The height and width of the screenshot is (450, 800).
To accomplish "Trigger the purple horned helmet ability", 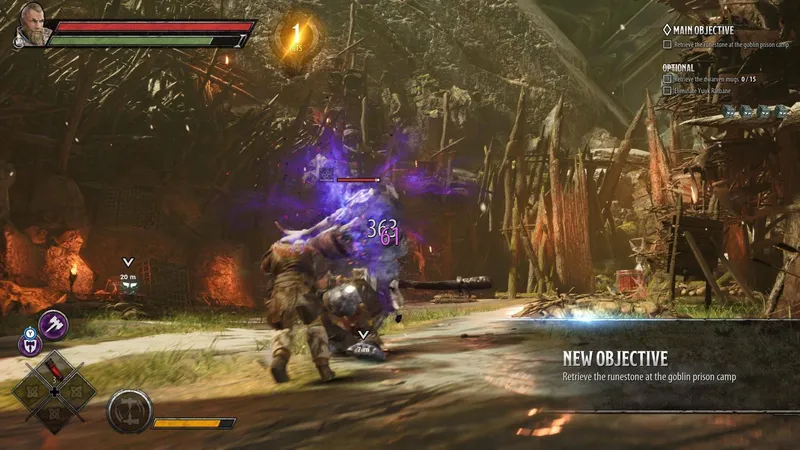I will click(x=30, y=346).
